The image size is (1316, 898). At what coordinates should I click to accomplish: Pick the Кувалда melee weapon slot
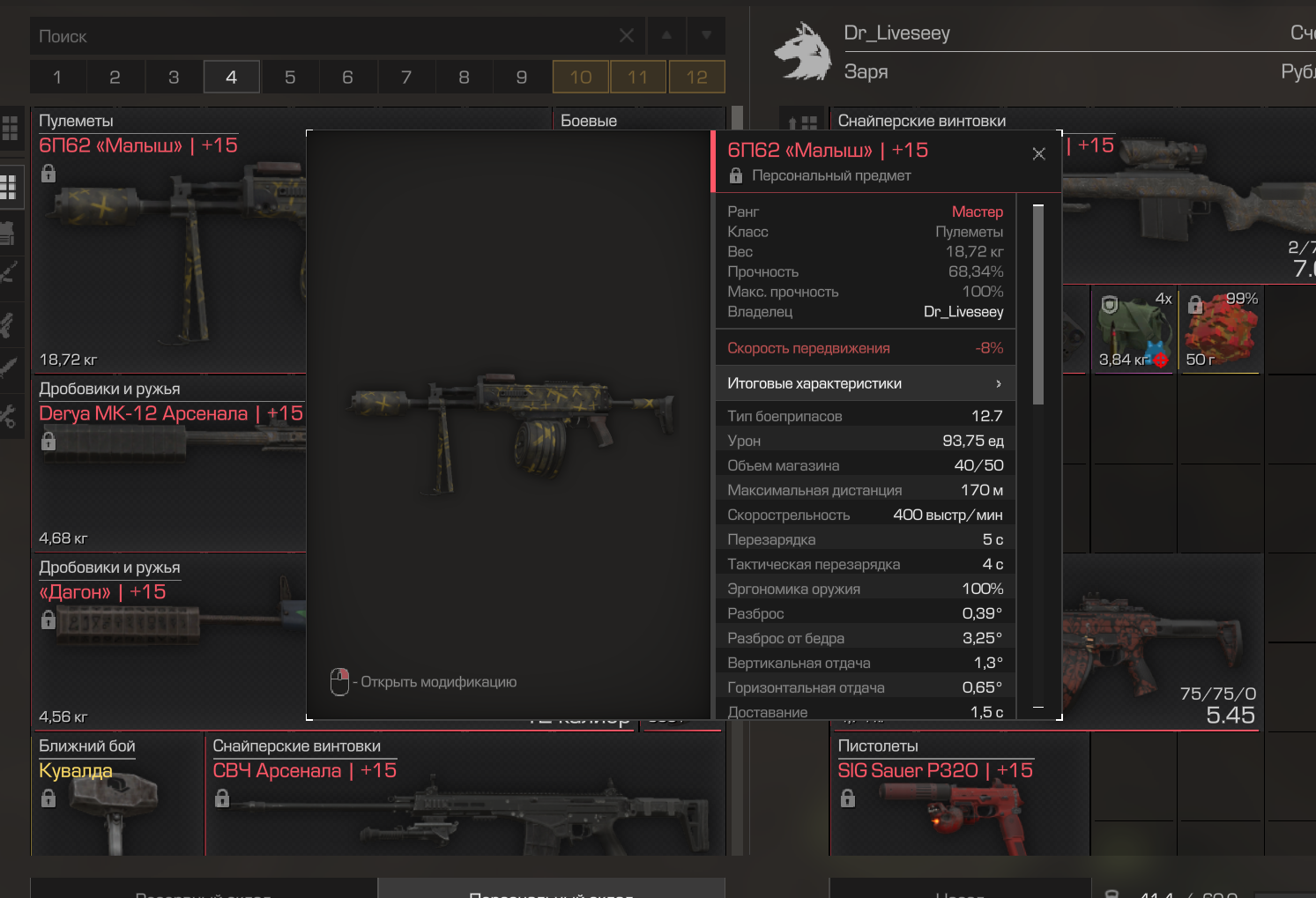point(117,798)
